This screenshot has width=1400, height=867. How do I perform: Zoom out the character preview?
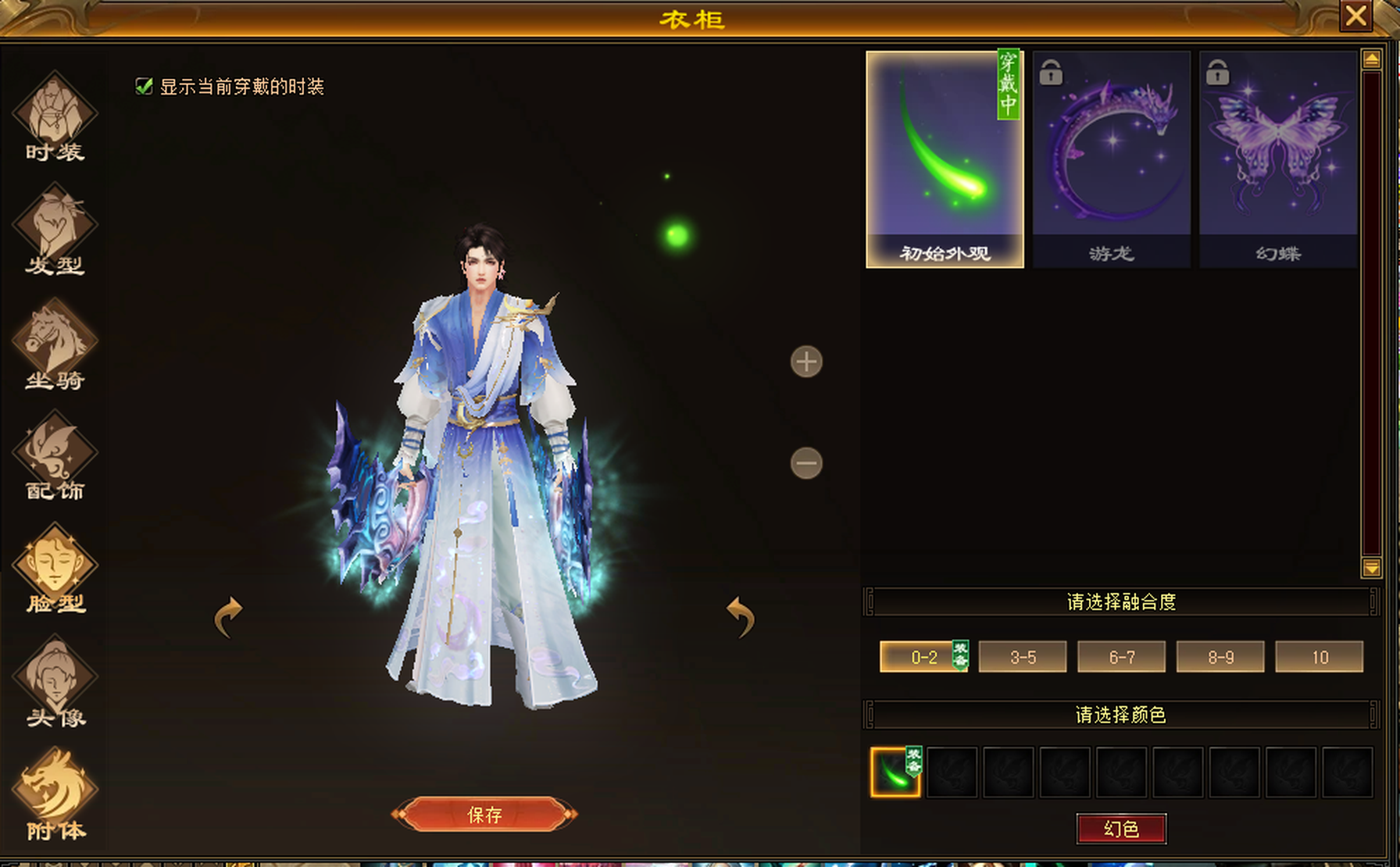(806, 463)
